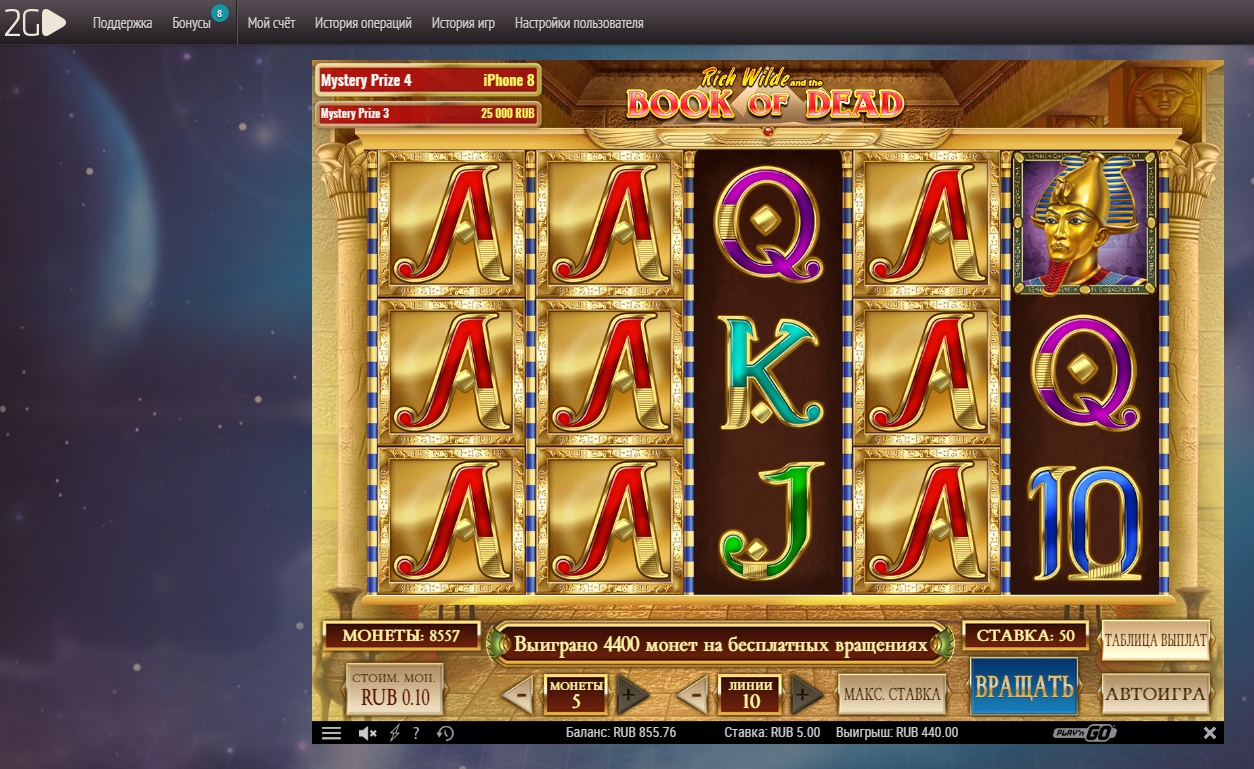Screen dimensions: 1254x769
Task: Change the coin value RUB 0.10
Action: [394, 689]
